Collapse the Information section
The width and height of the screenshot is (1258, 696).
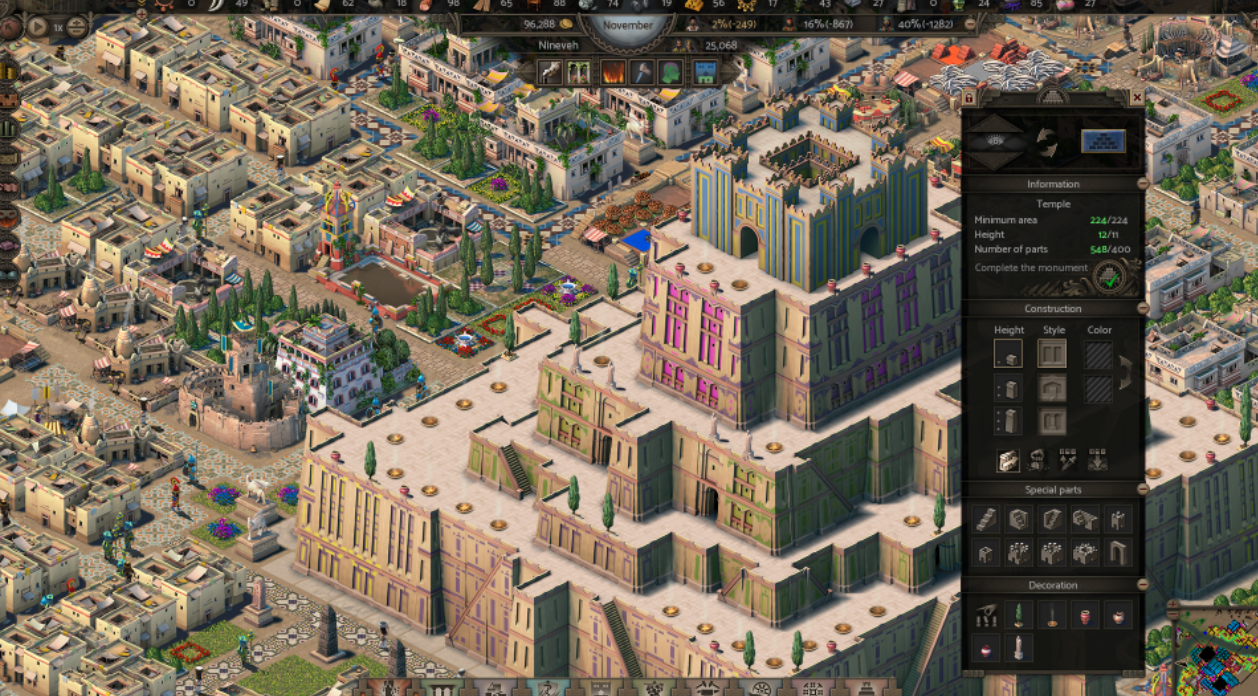(1142, 184)
